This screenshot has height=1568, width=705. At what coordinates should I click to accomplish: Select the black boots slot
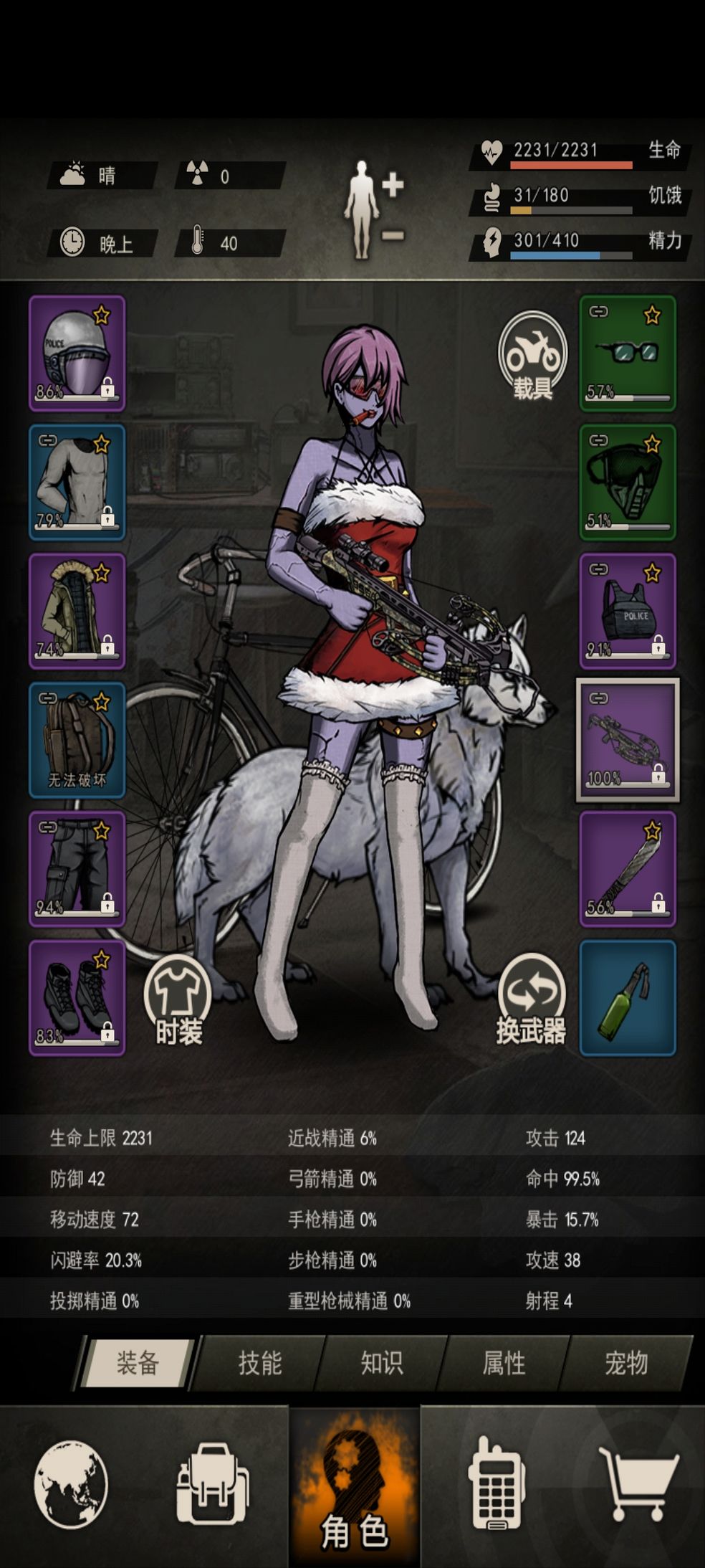(77, 998)
